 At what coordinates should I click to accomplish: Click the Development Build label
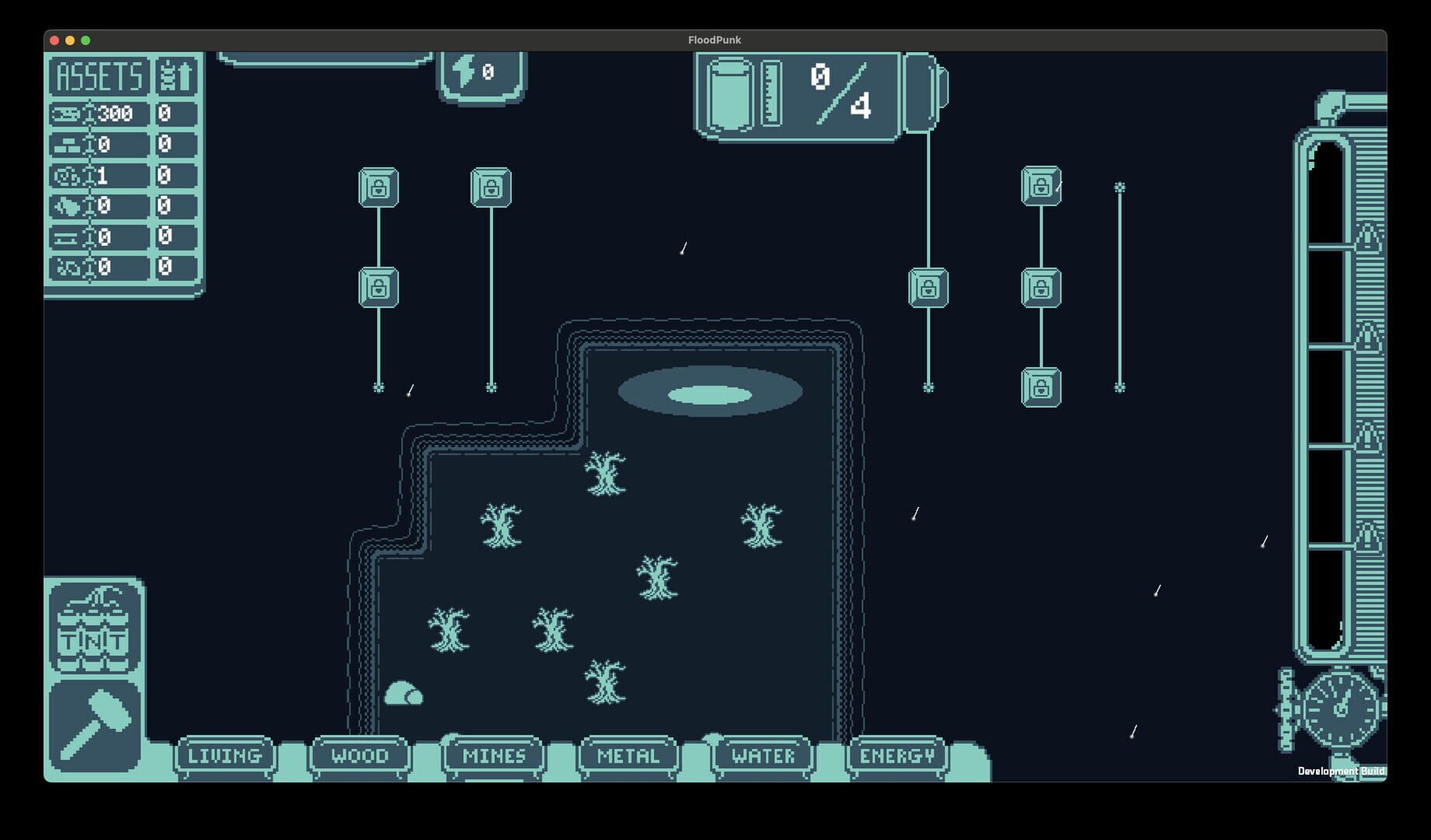click(x=1340, y=770)
